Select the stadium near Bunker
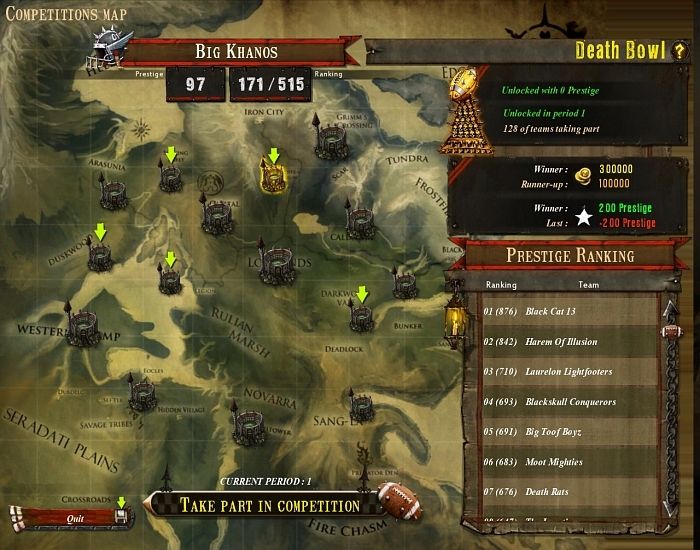 pos(405,286)
